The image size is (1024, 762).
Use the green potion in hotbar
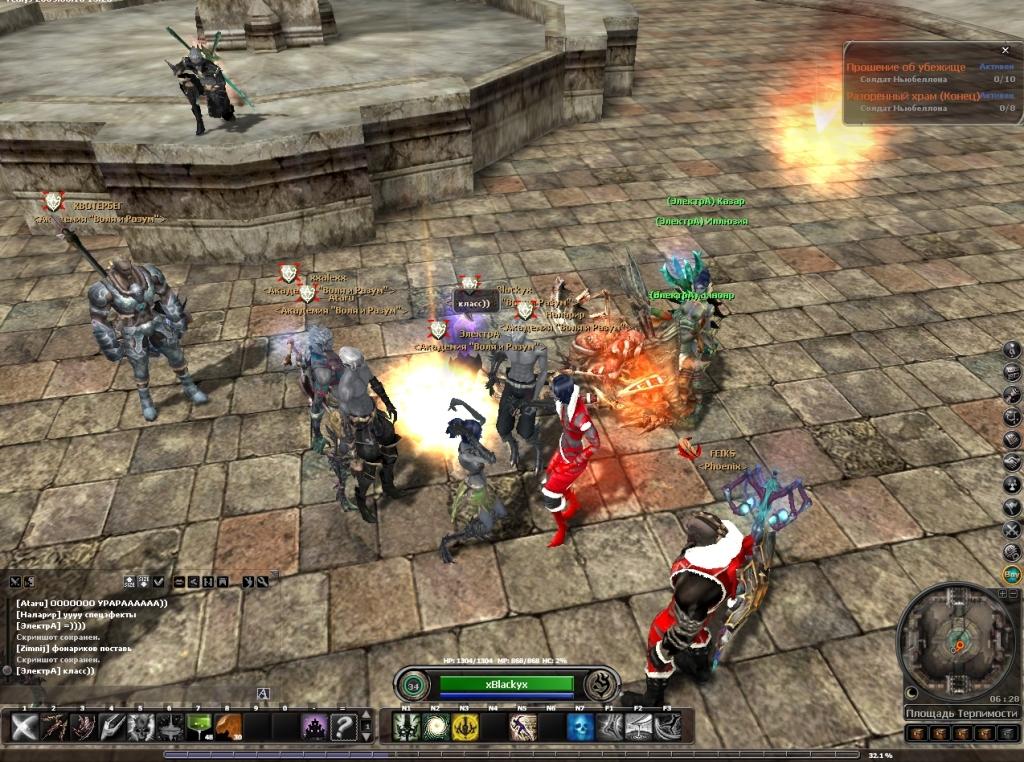pyautogui.click(x=197, y=727)
